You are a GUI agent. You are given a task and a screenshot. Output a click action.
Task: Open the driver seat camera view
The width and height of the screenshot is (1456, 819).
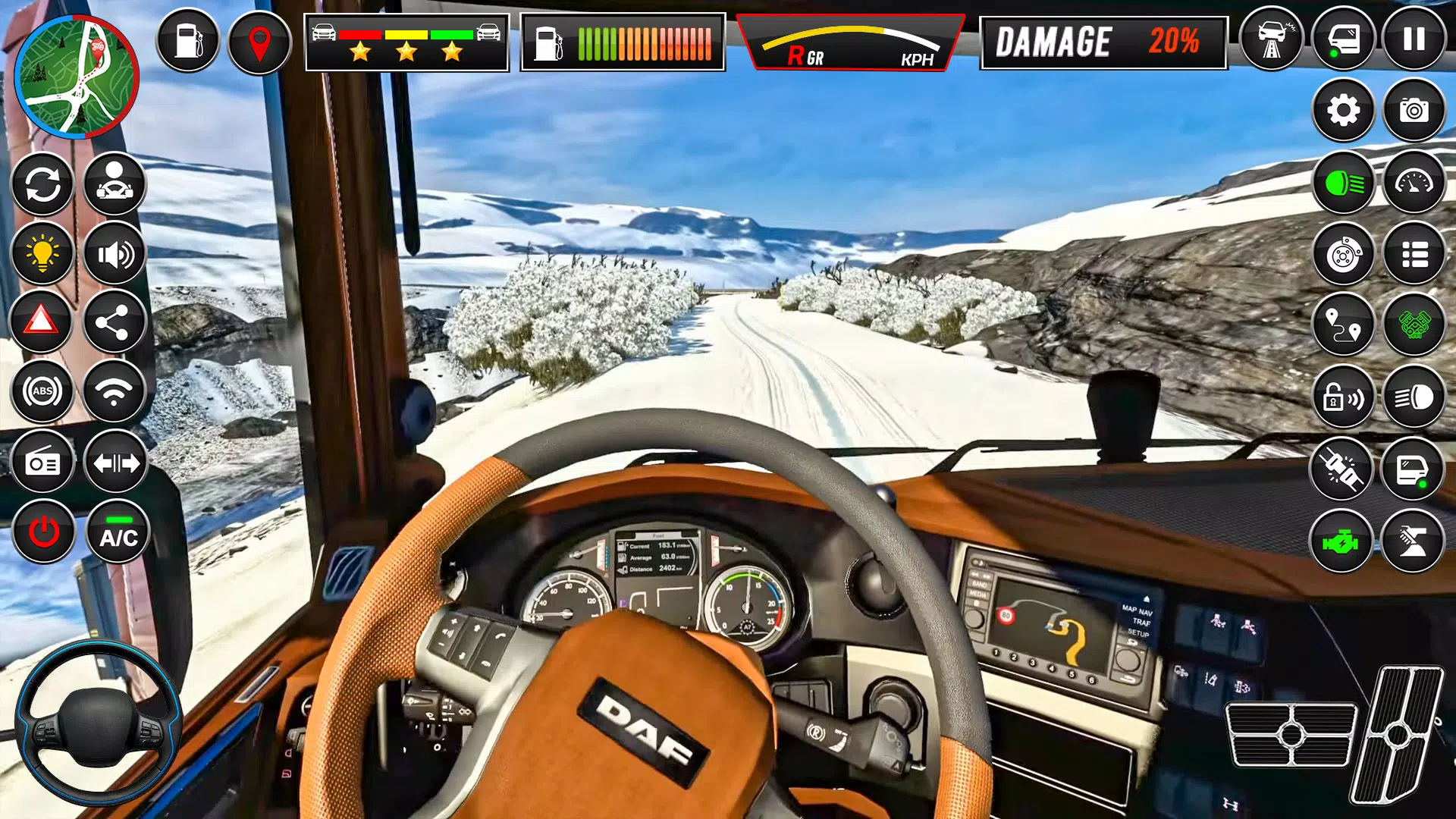114,184
